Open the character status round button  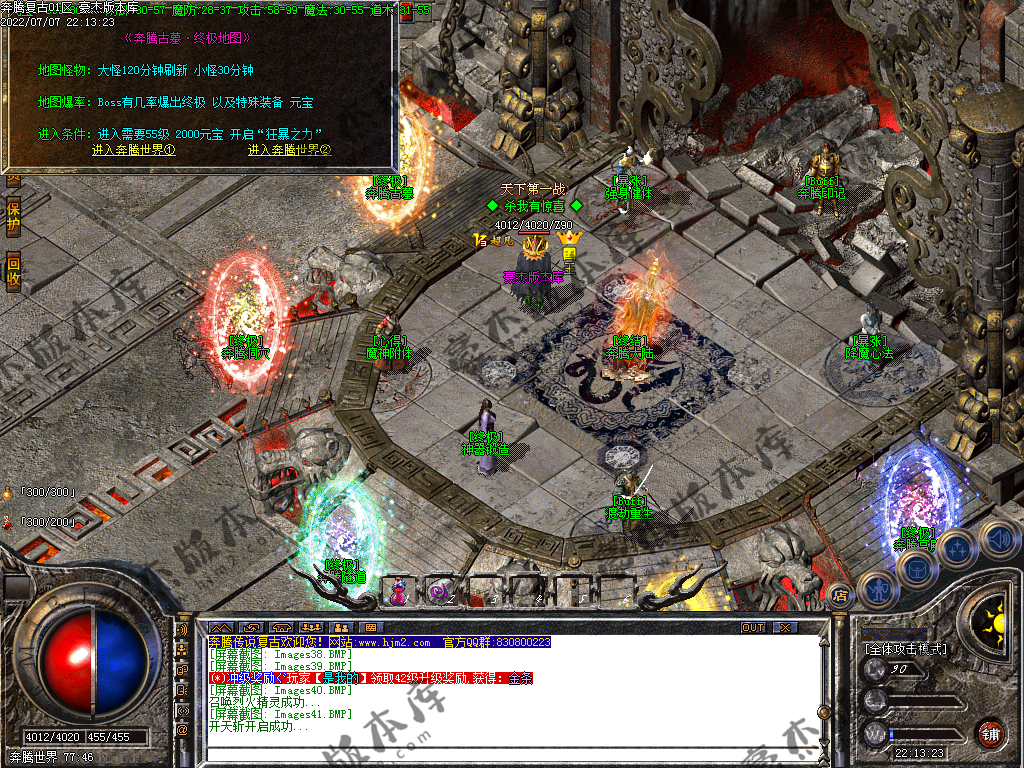click(x=879, y=590)
